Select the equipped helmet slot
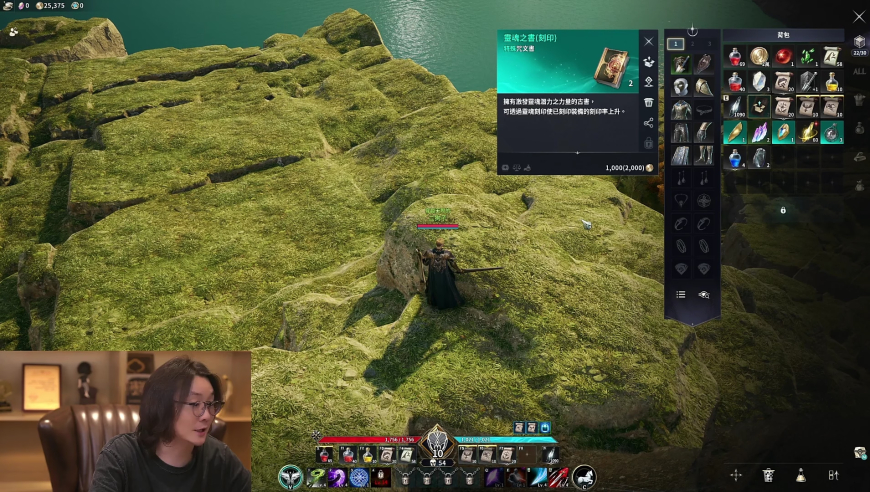This screenshot has width=870, height=492. (681, 86)
